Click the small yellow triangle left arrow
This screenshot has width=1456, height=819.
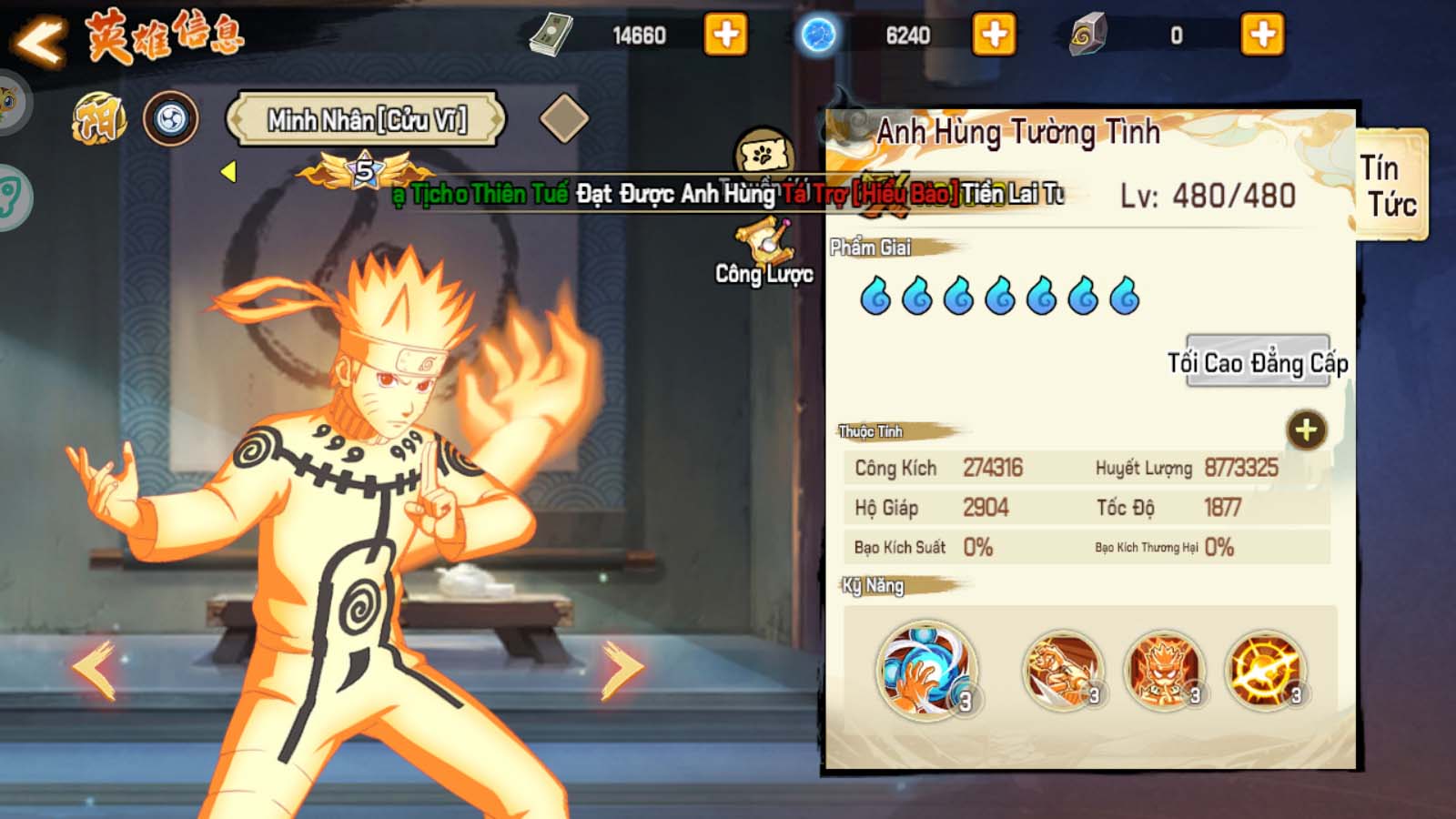click(x=228, y=171)
